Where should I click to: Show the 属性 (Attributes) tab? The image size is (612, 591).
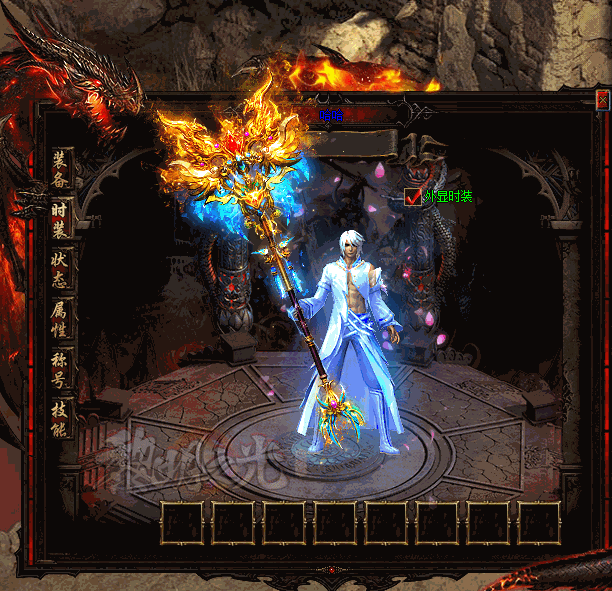click(60, 318)
